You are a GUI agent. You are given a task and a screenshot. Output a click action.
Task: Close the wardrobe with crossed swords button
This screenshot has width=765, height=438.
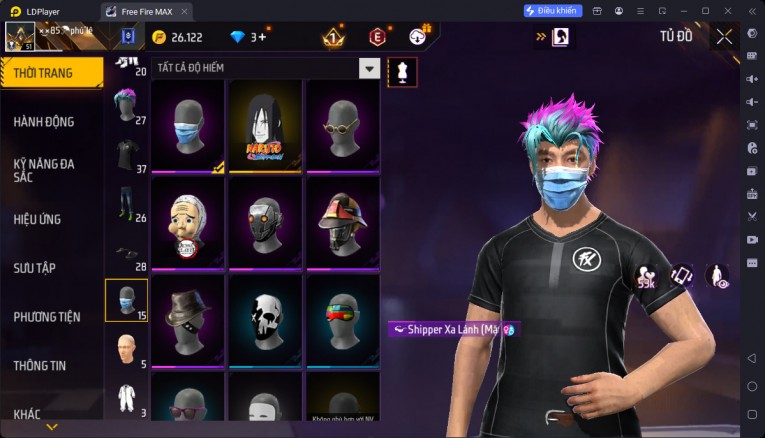pyautogui.click(x=724, y=37)
